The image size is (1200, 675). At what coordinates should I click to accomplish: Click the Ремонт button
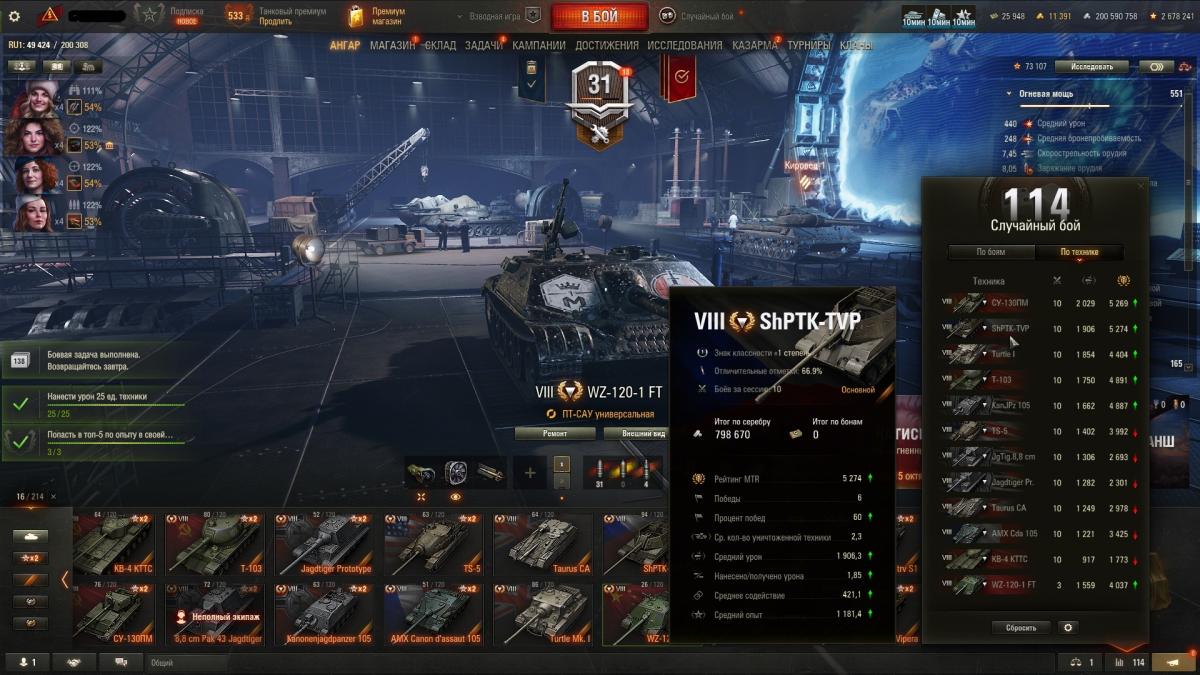[555, 434]
